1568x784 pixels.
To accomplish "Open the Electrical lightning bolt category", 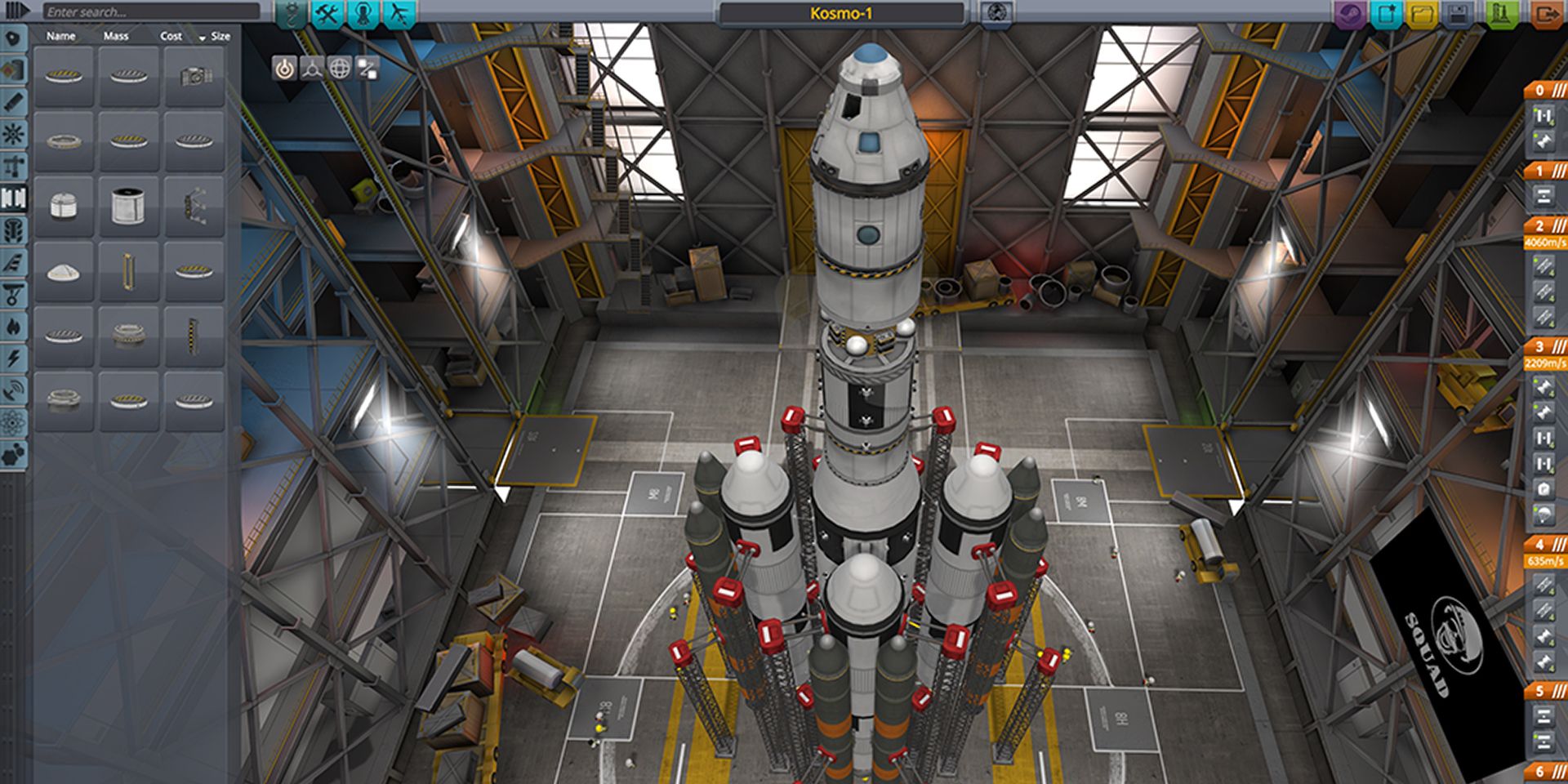I will (14, 358).
